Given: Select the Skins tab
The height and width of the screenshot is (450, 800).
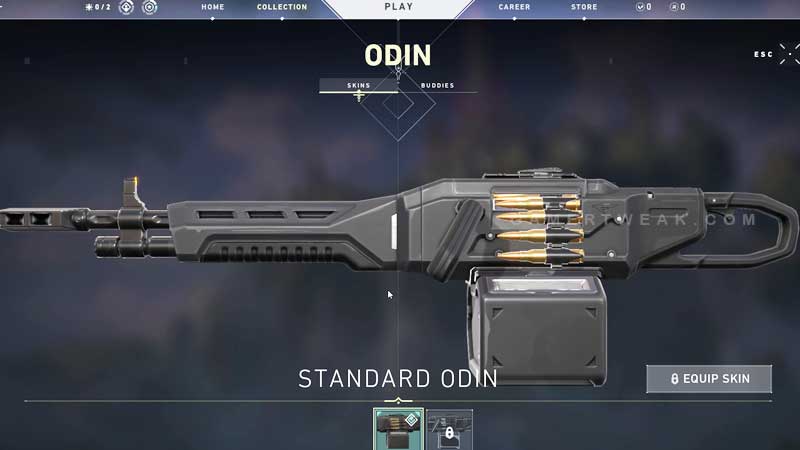Looking at the screenshot, I should click(x=358, y=85).
